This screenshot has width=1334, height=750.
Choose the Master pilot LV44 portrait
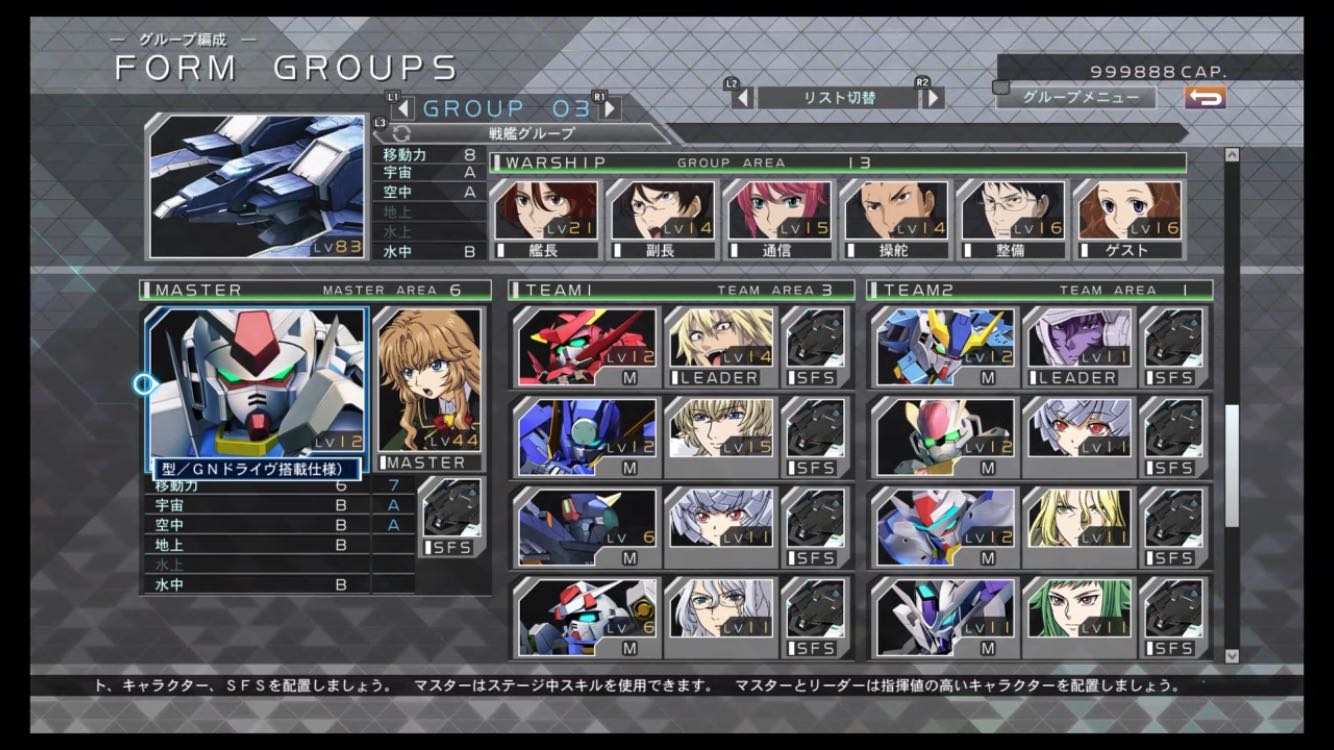coord(427,382)
